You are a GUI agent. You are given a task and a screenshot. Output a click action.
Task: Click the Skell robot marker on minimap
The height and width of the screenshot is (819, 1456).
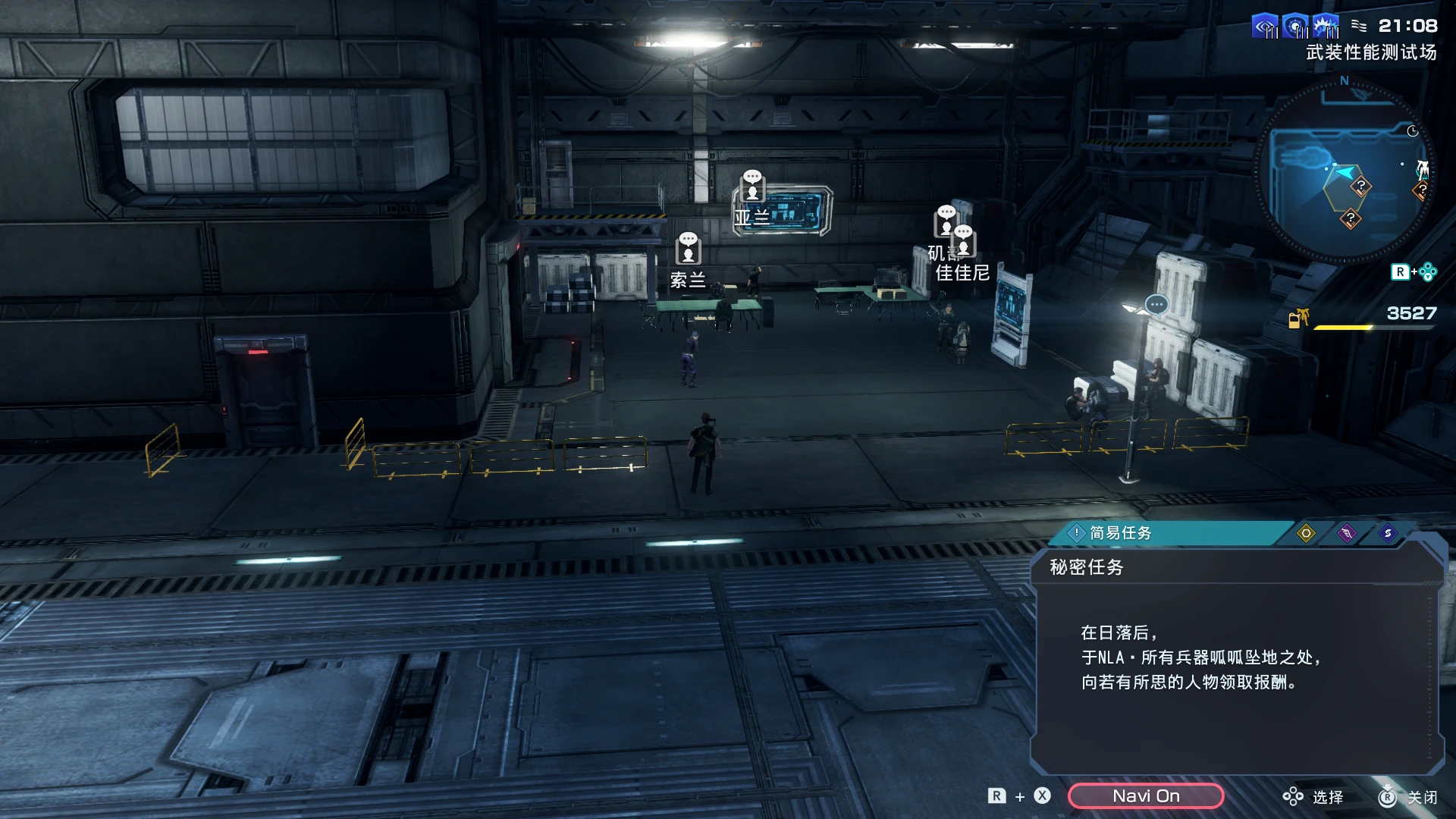1423,168
